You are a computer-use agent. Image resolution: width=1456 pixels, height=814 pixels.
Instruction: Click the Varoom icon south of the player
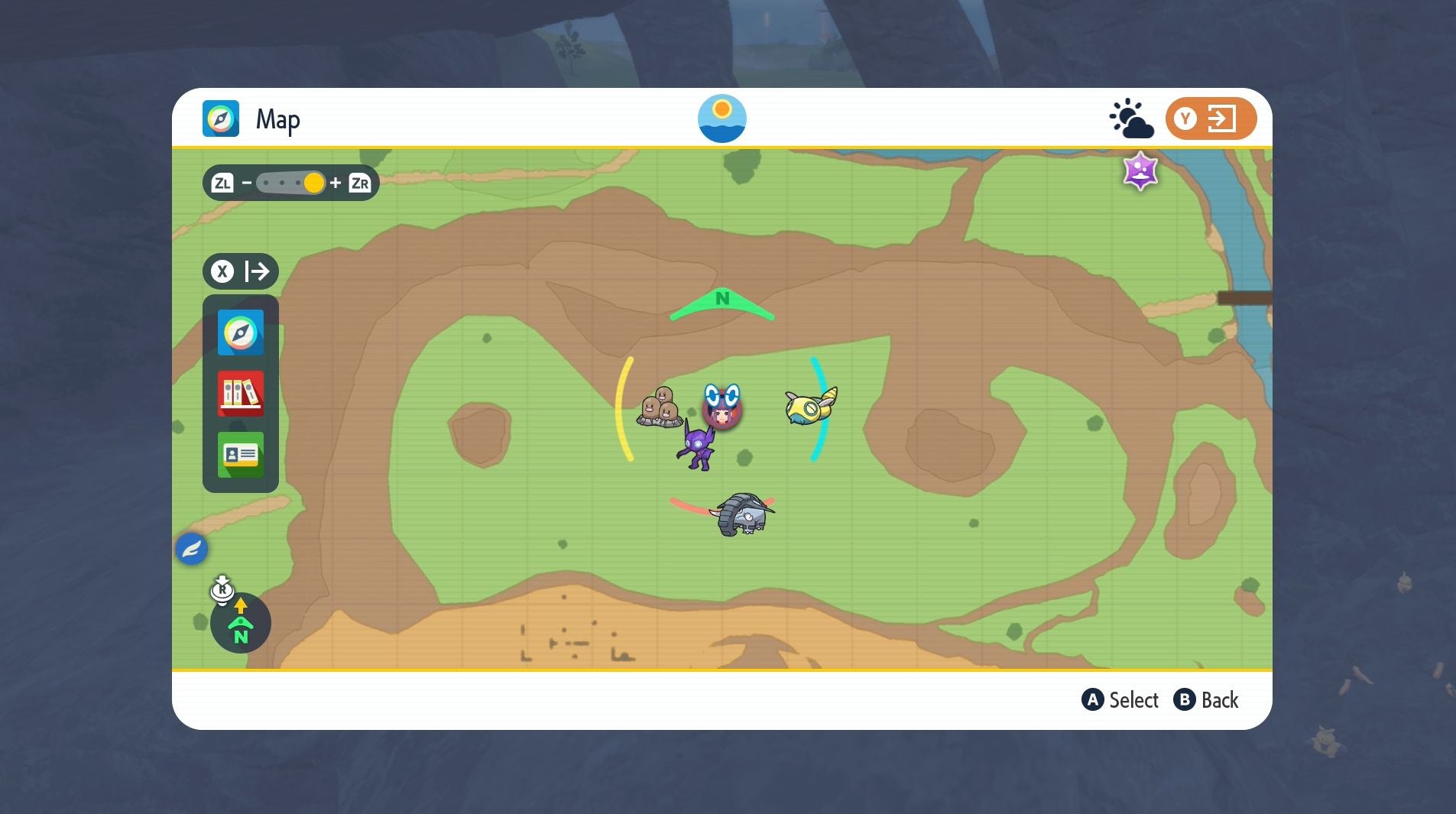[745, 514]
